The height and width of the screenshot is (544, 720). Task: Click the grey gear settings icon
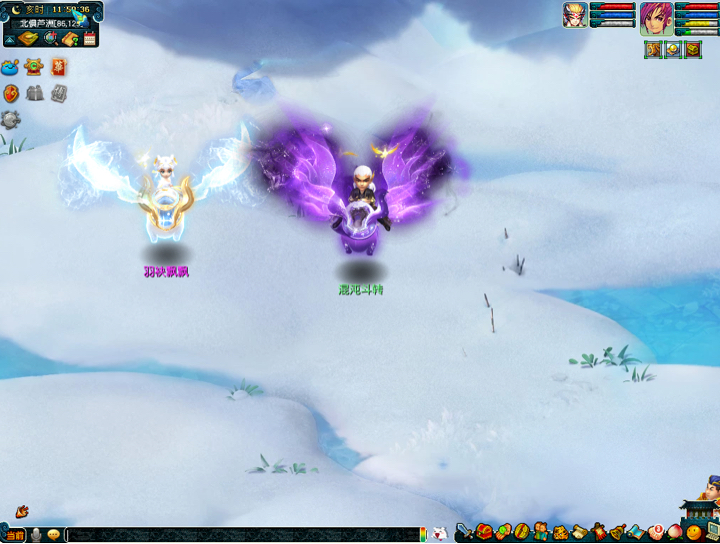(11, 119)
